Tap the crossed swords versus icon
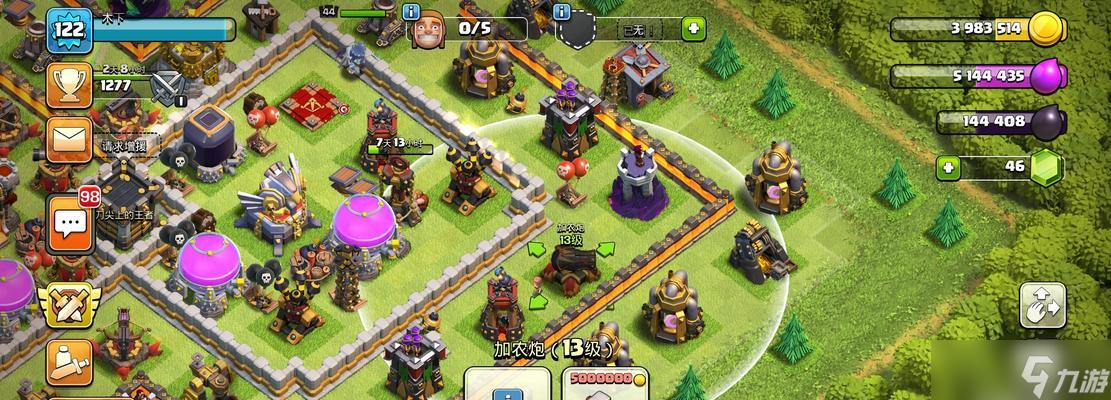This screenshot has width=1111, height=400. click(168, 88)
